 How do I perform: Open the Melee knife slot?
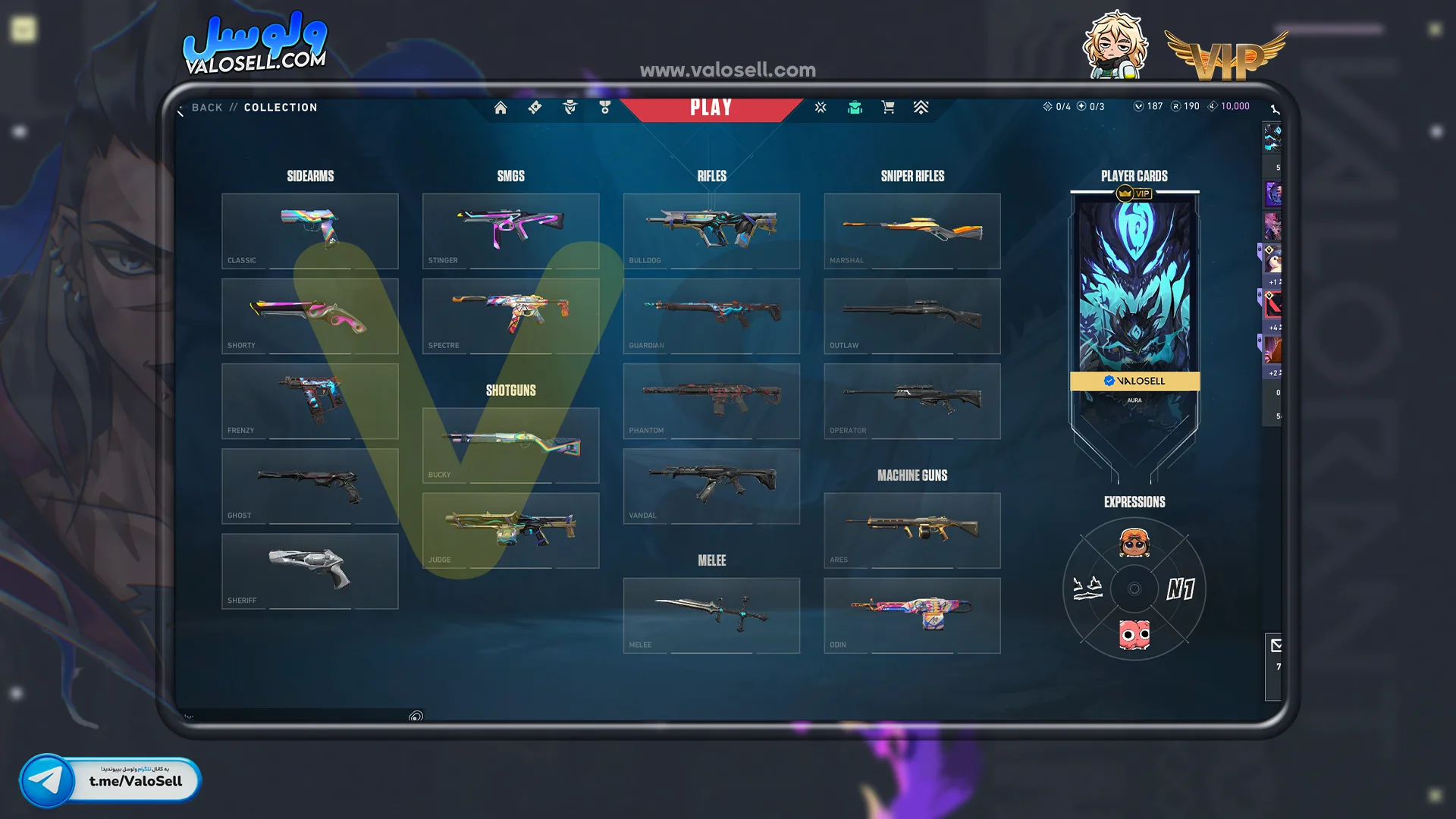coord(711,615)
